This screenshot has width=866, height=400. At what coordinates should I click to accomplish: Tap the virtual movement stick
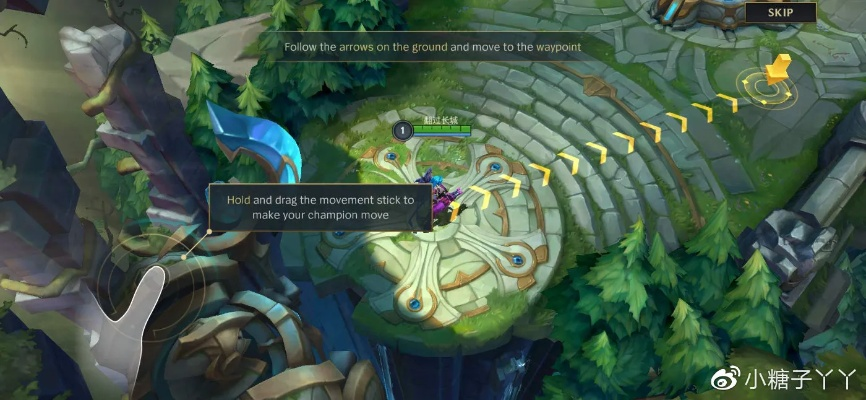tap(150, 283)
